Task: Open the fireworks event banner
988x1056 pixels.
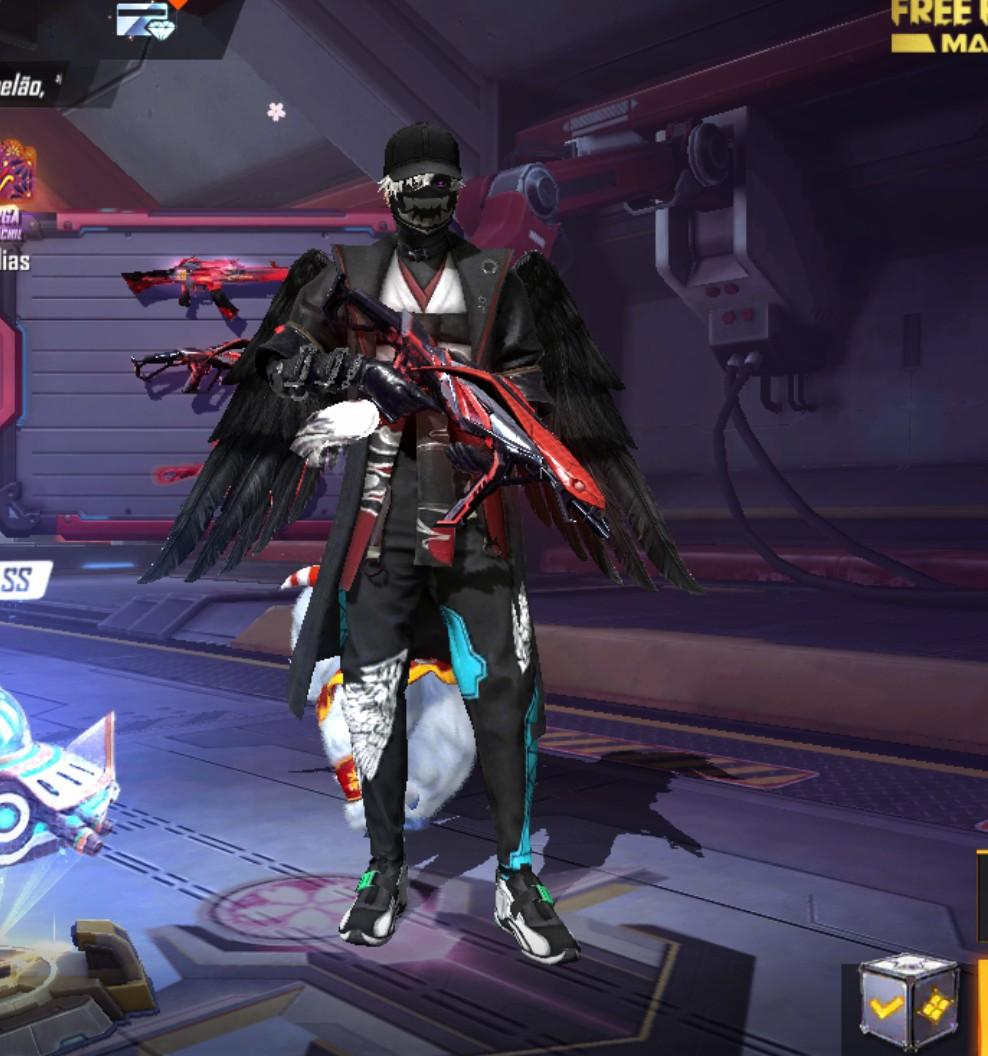Action: point(15,170)
